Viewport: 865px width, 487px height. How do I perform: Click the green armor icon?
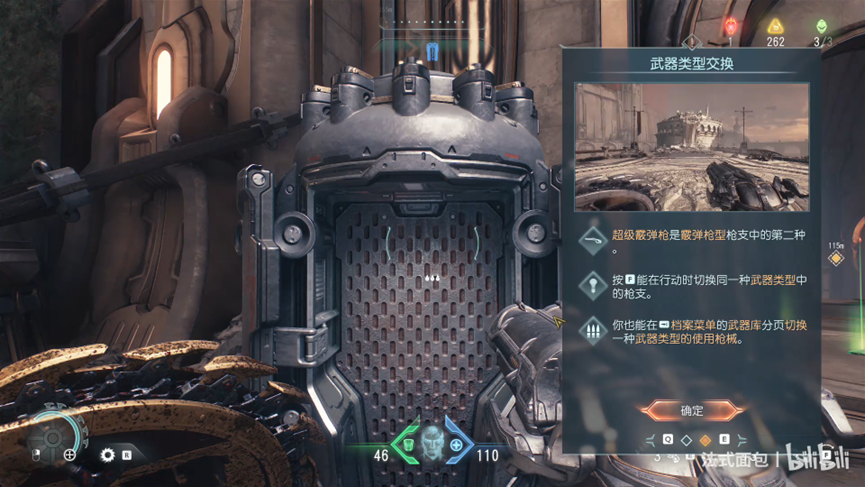[x=407, y=445]
